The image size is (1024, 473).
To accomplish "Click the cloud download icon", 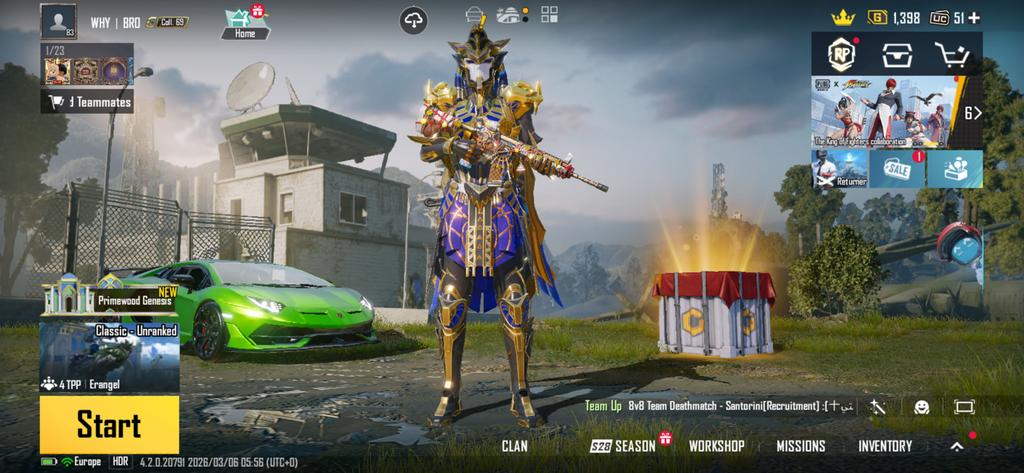I will pyautogui.click(x=413, y=19).
